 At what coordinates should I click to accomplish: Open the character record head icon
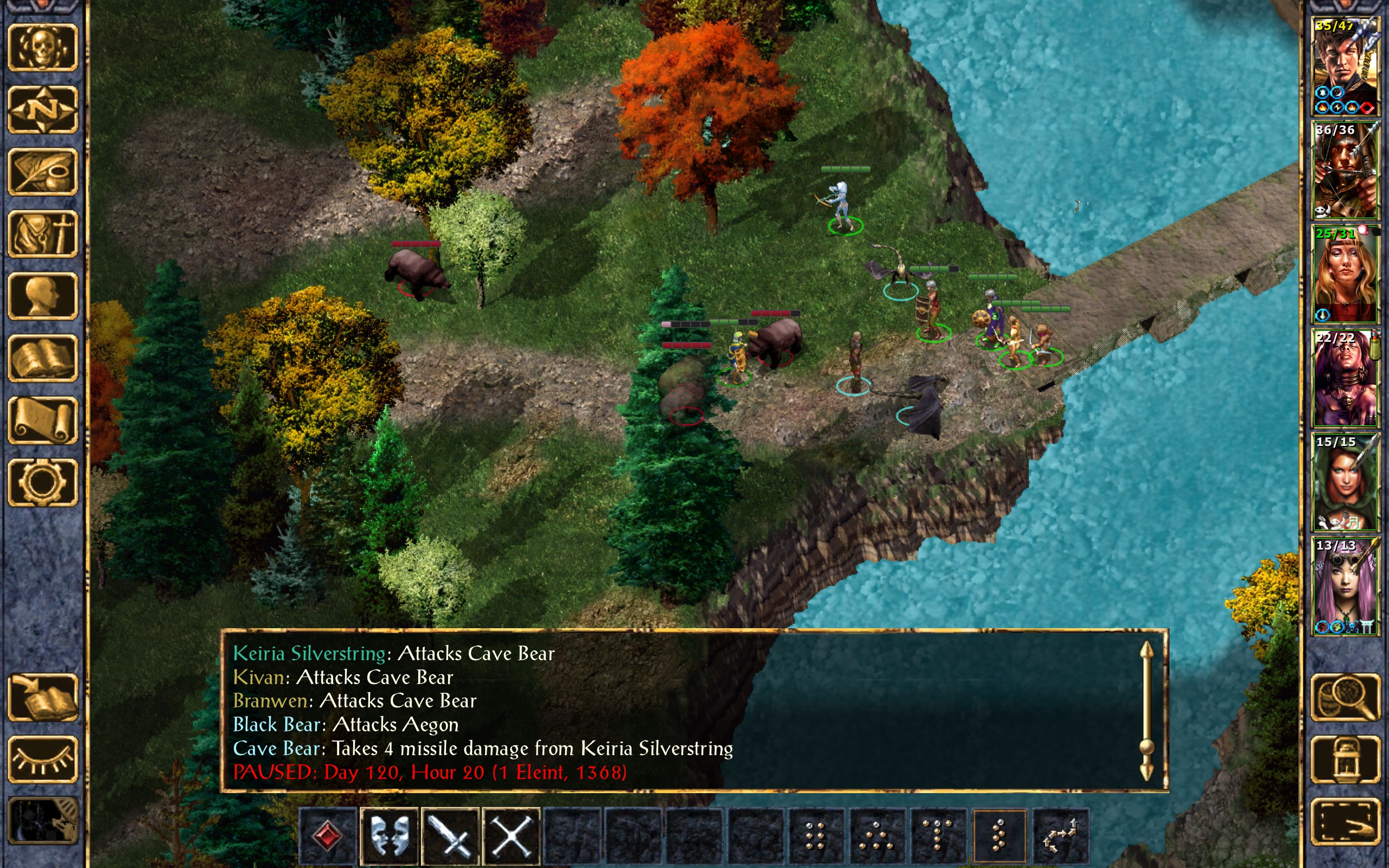coord(42,296)
